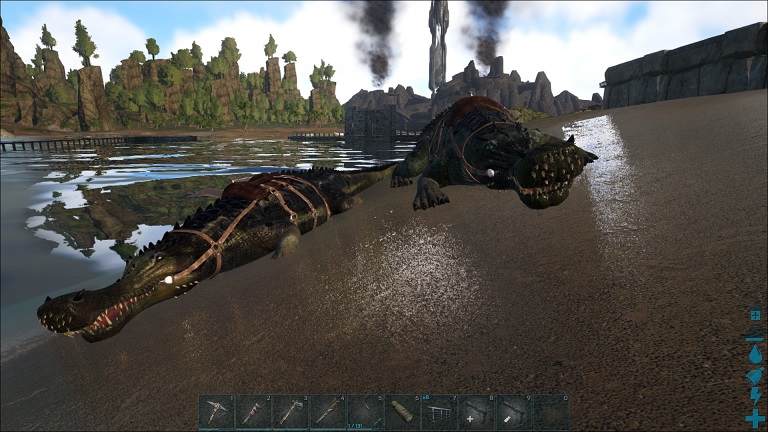Select the tool in hotbar slot 2
Screen dimensions: 768x432
(253, 412)
